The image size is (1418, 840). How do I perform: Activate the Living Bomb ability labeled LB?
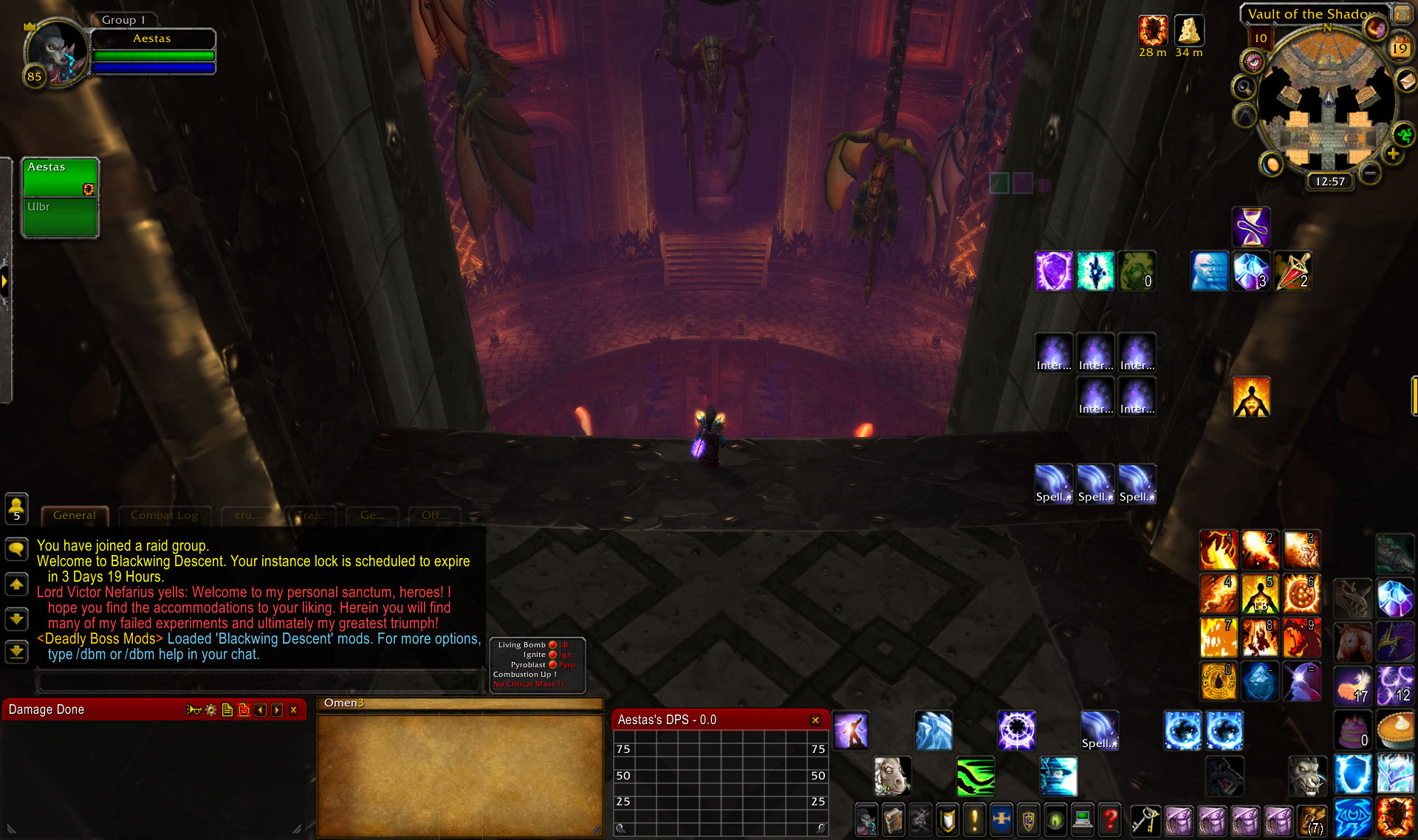(1260, 595)
